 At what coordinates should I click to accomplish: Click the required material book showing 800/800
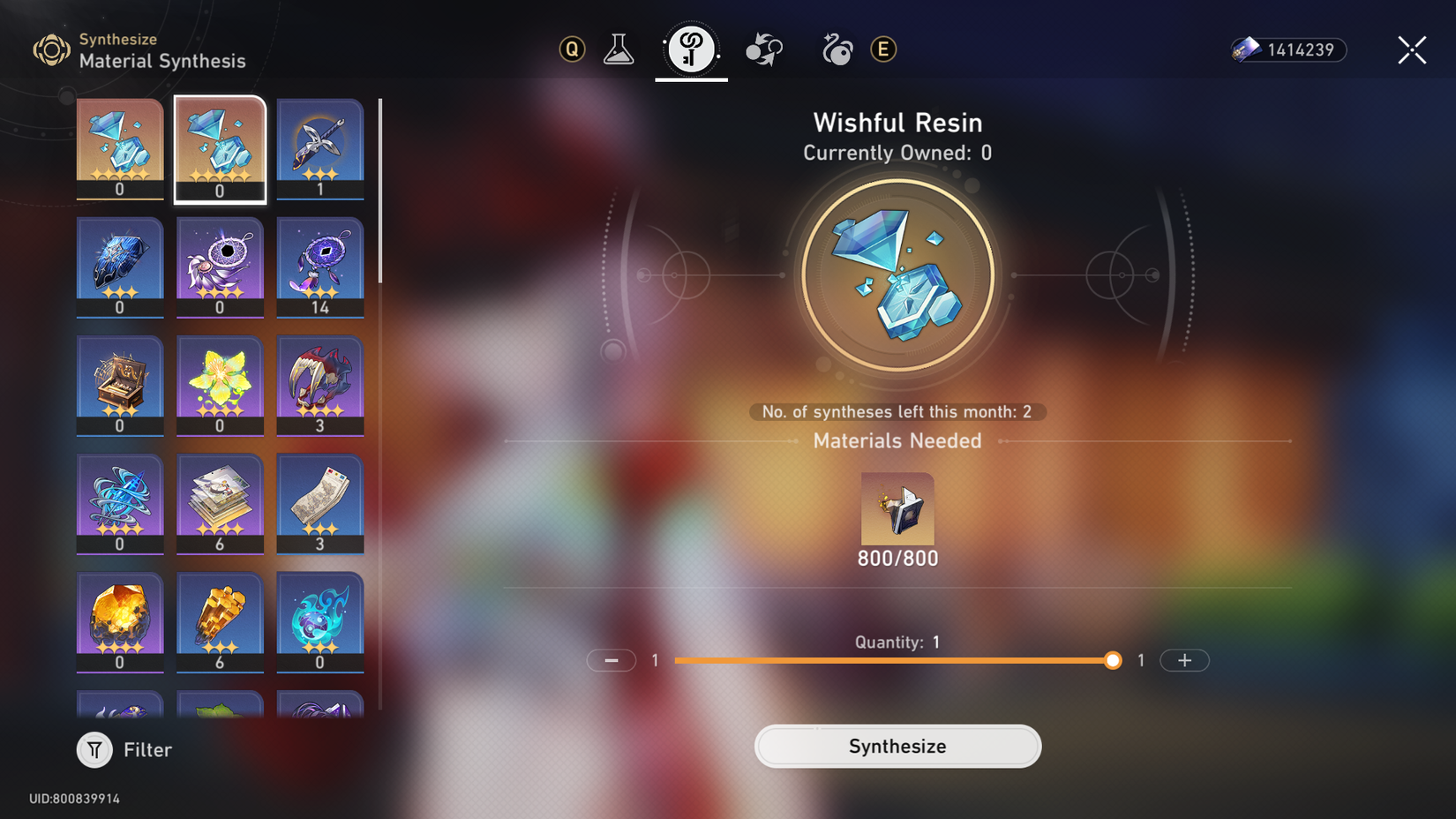(897, 510)
